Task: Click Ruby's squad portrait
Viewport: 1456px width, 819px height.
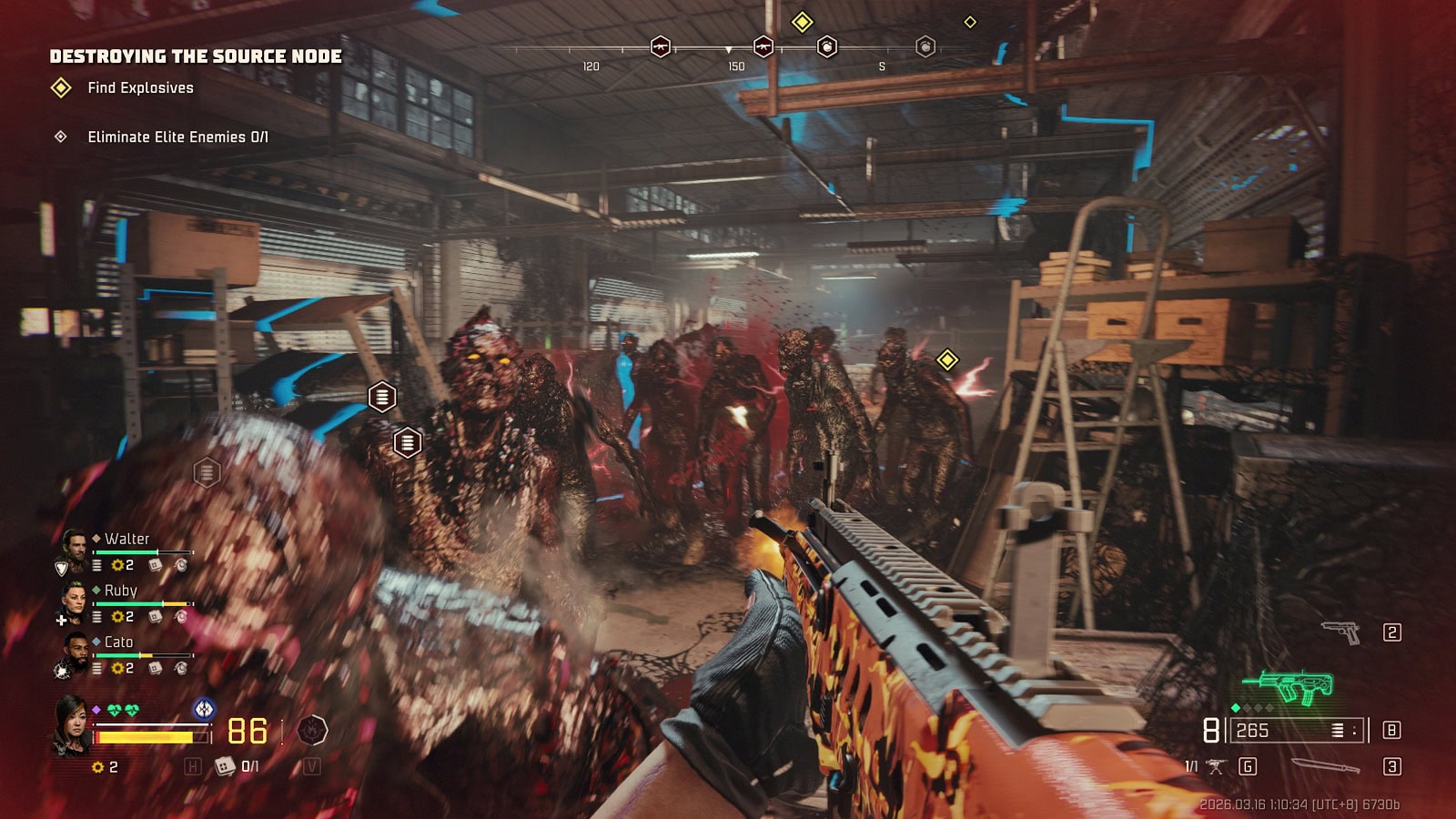Action: tap(73, 598)
